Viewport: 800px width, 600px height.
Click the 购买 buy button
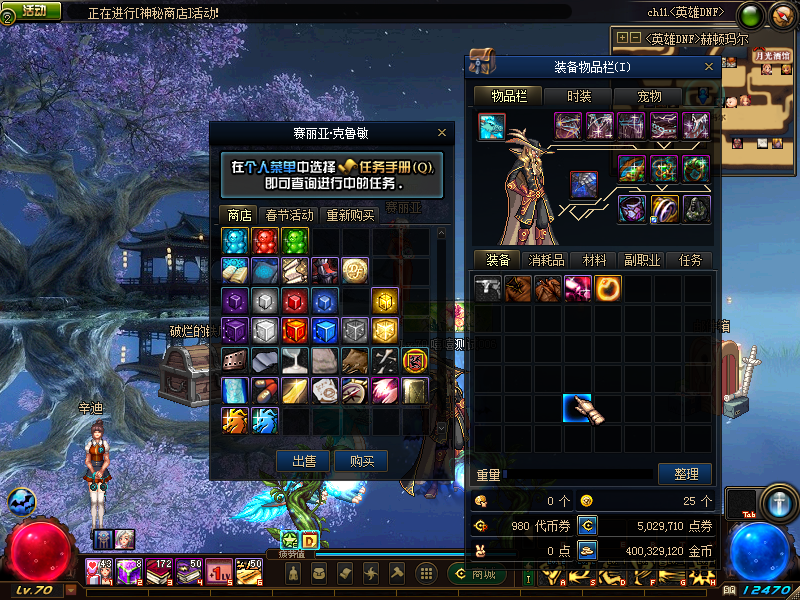point(361,461)
